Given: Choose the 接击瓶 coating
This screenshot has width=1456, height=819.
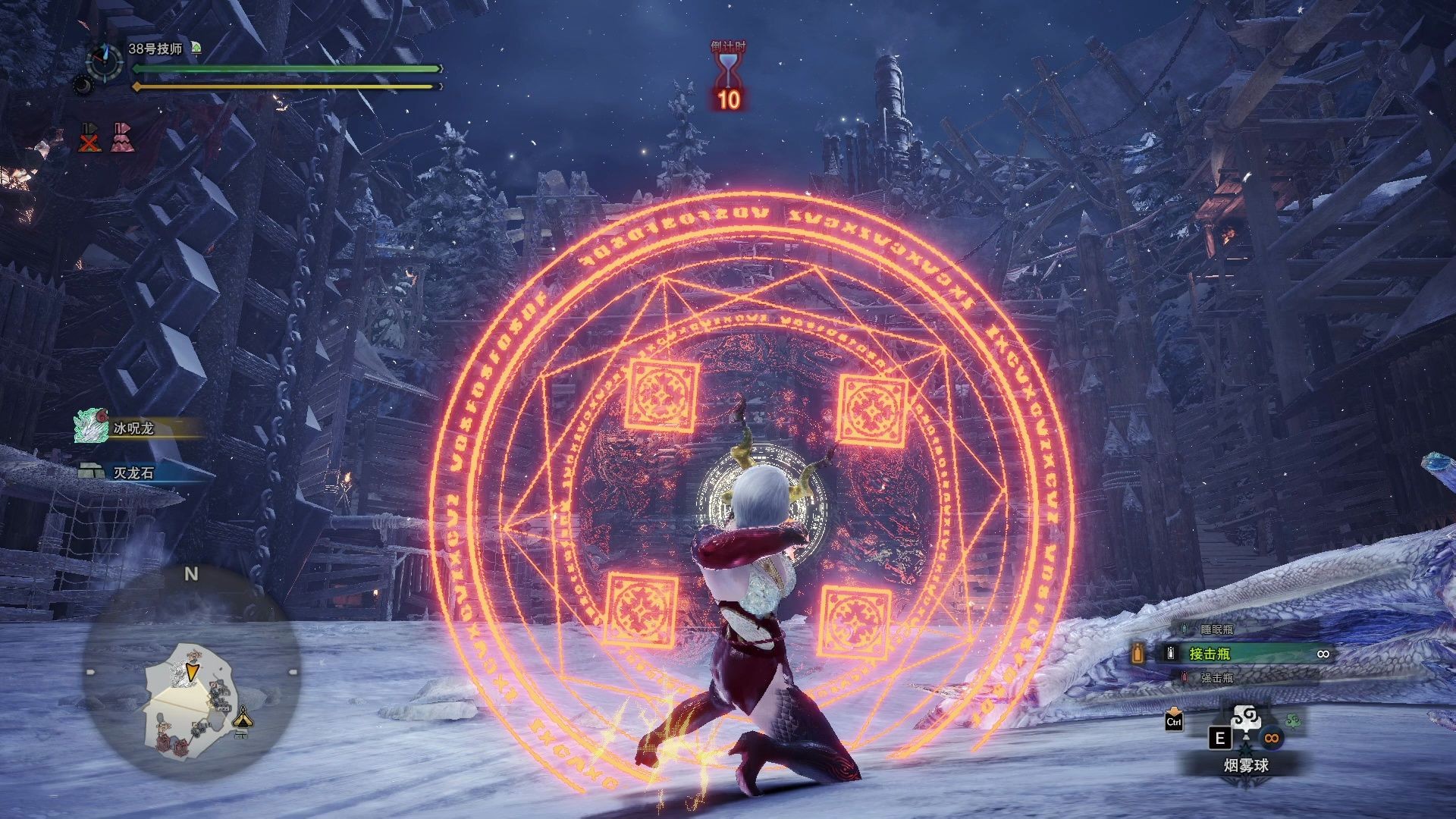Looking at the screenshot, I should pyautogui.click(x=1210, y=654).
